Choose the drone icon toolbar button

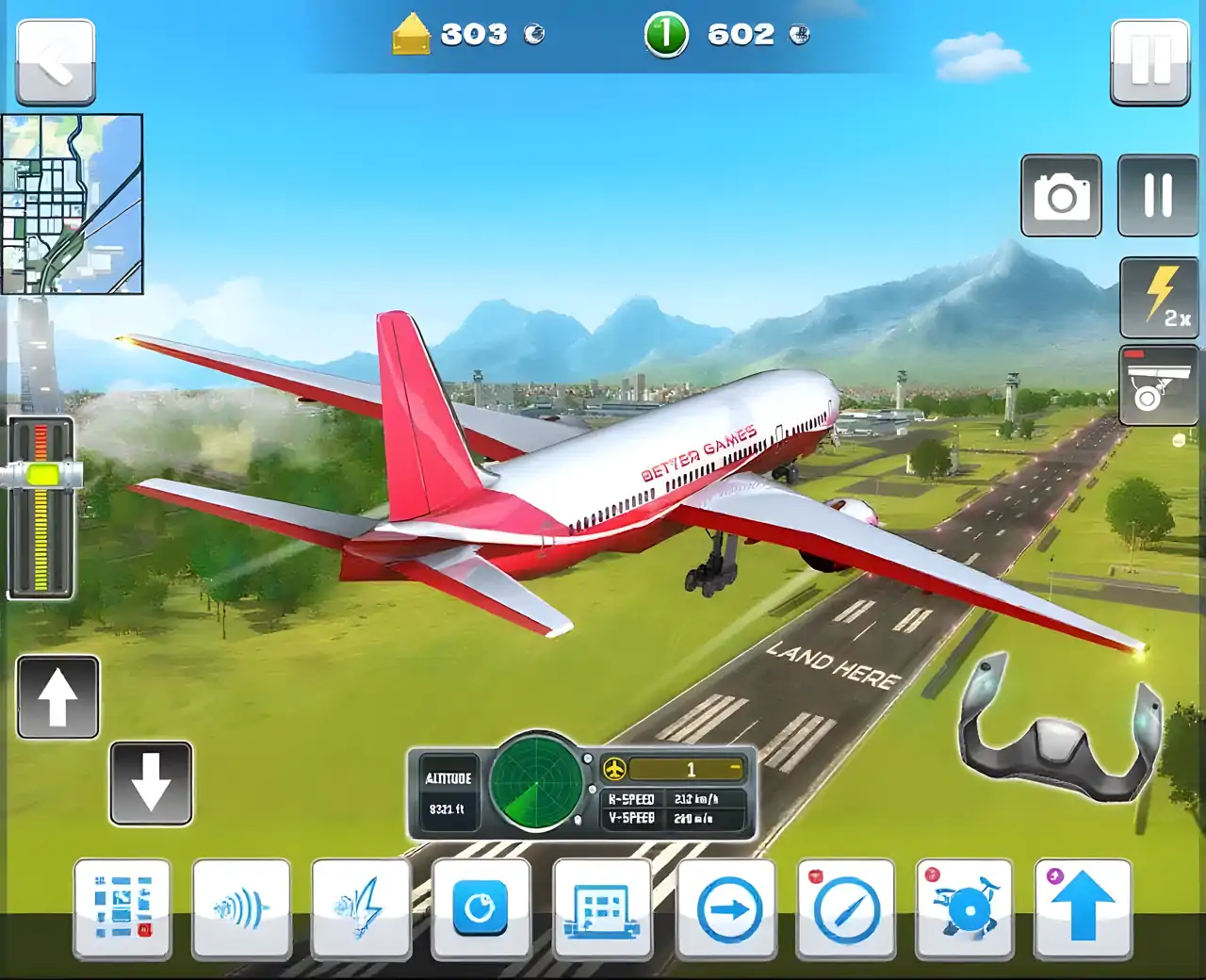click(x=964, y=909)
